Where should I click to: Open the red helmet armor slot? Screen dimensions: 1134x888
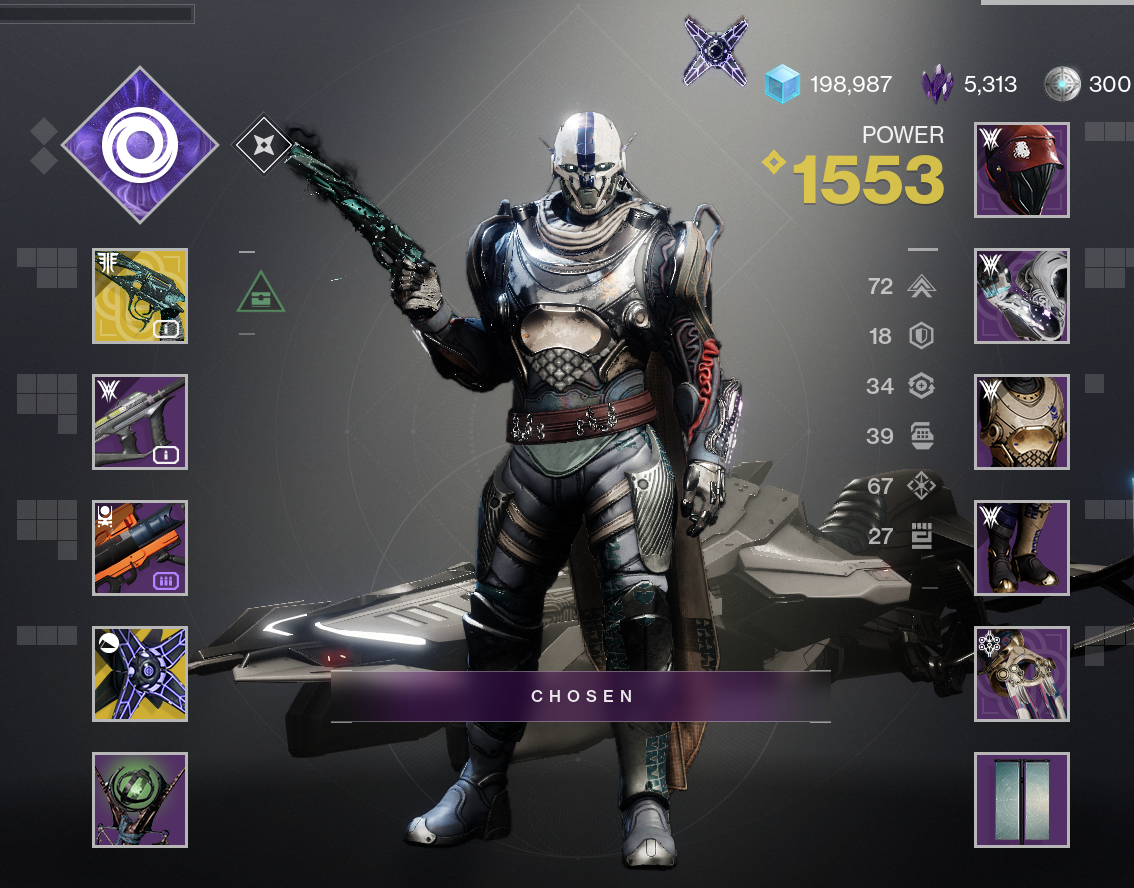click(1022, 170)
